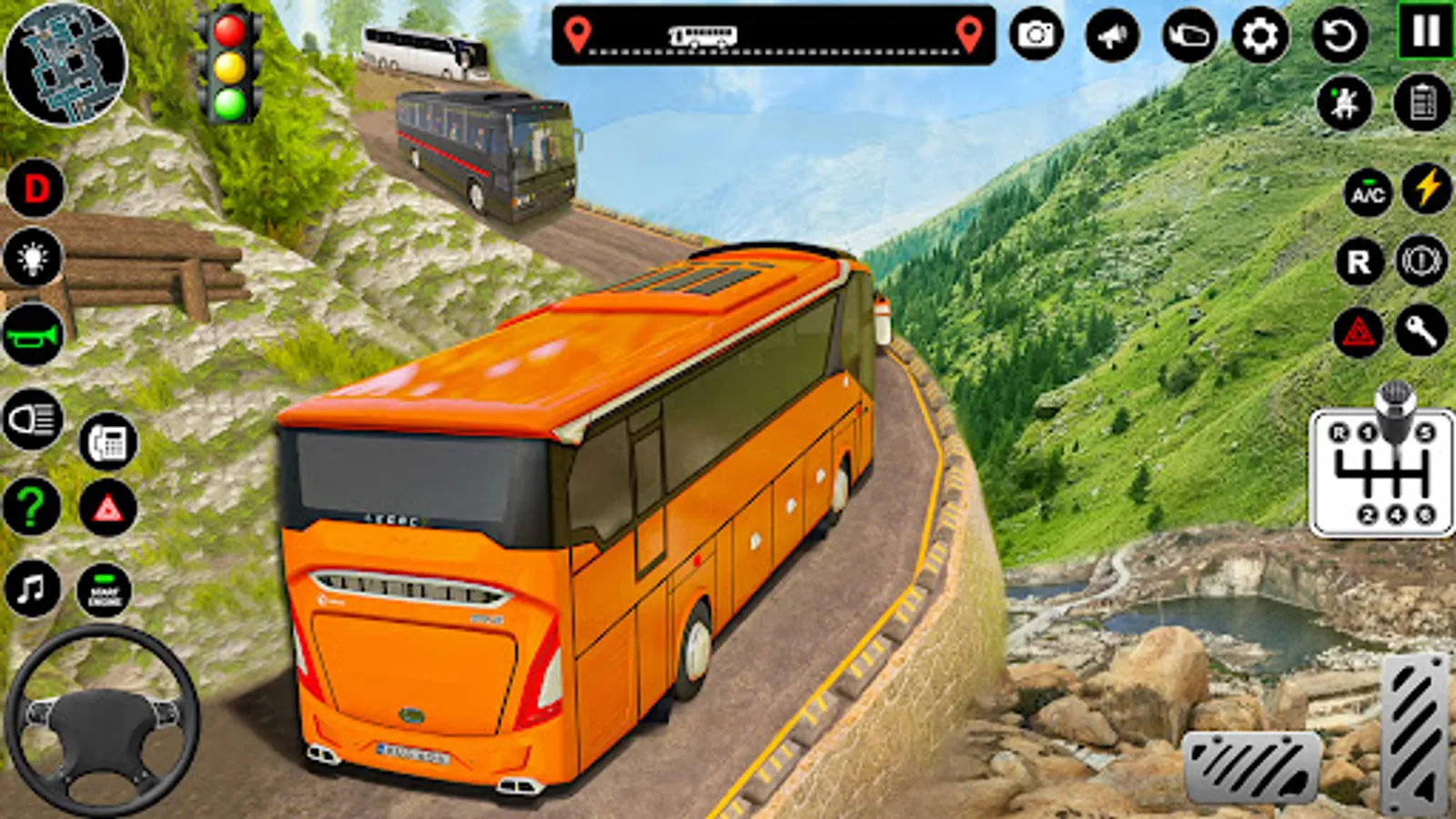
Task: Tap the Start Engine button
Action: tap(105, 591)
